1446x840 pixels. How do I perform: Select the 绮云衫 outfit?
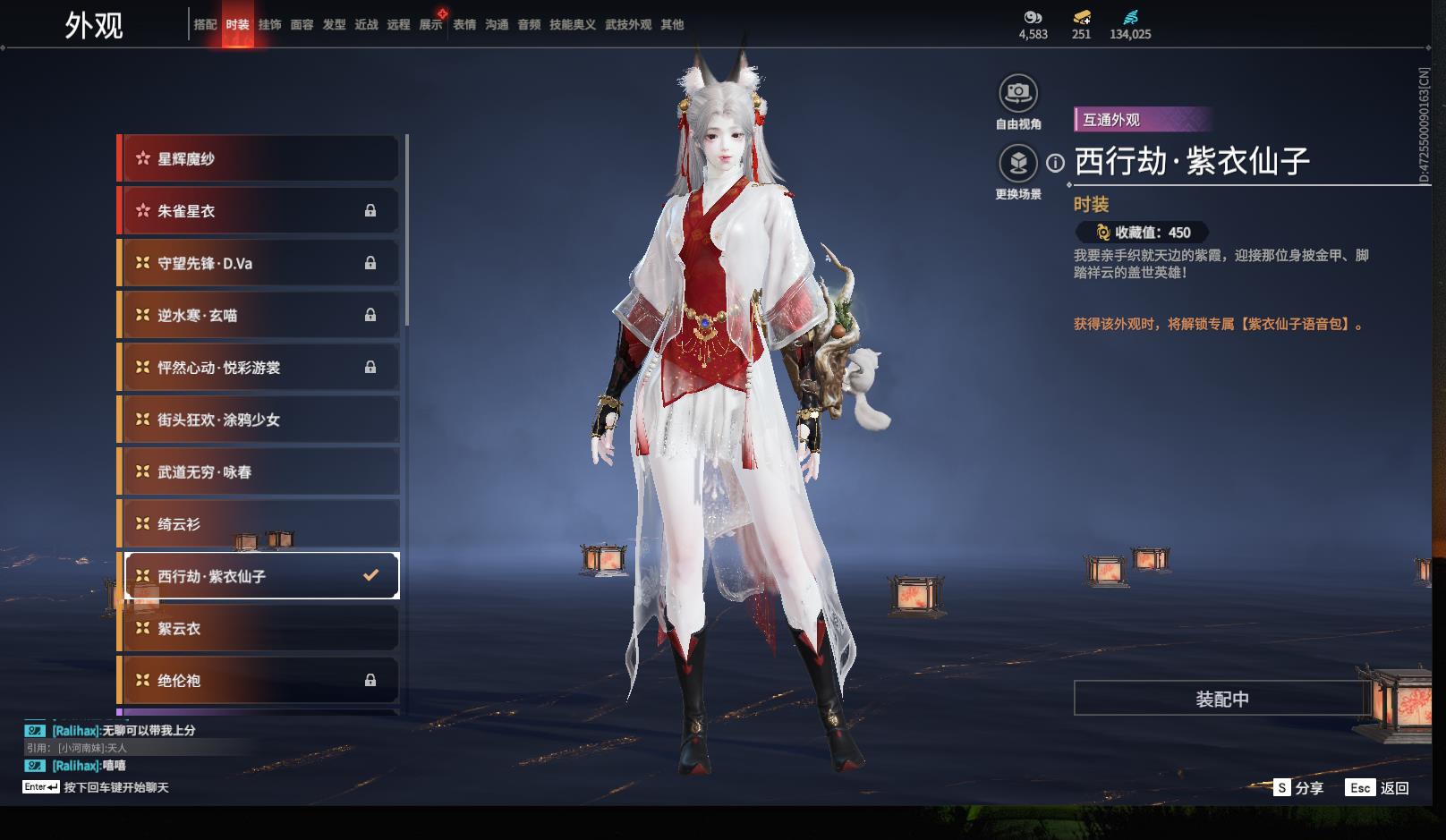[x=259, y=524]
